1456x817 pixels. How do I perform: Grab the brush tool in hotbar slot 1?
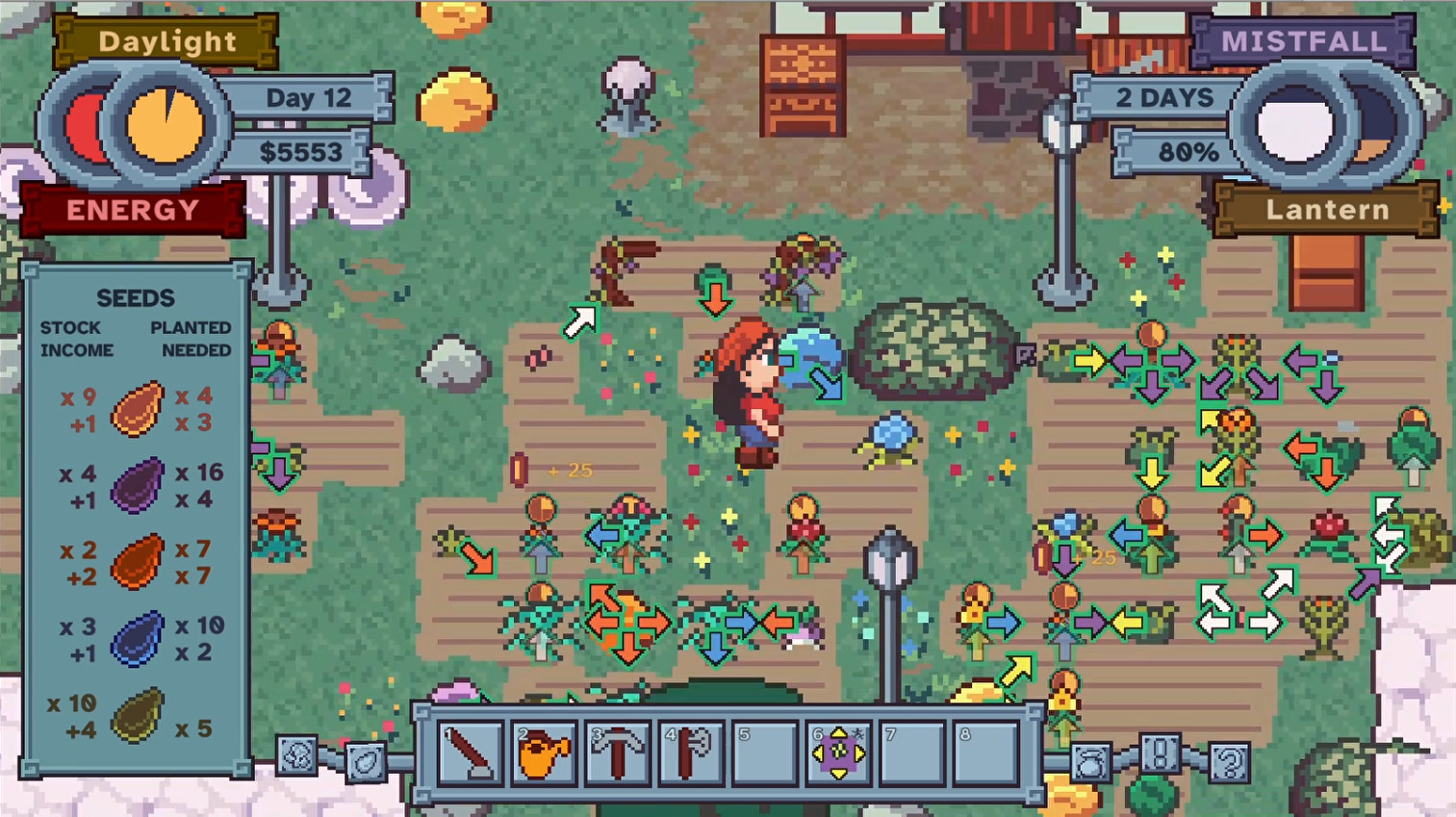pos(471,752)
